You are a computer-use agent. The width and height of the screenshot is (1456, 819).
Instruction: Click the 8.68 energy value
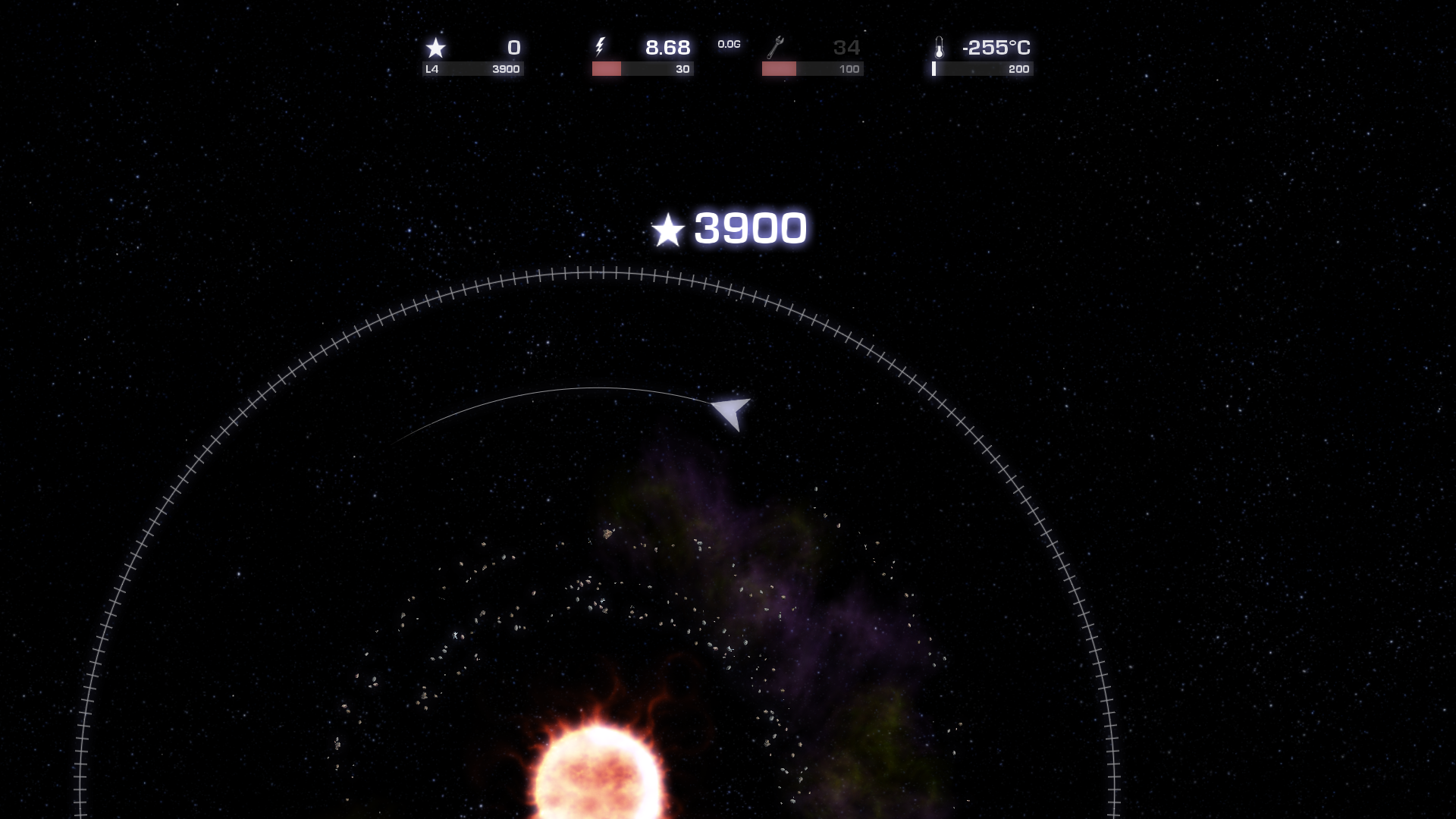667,47
